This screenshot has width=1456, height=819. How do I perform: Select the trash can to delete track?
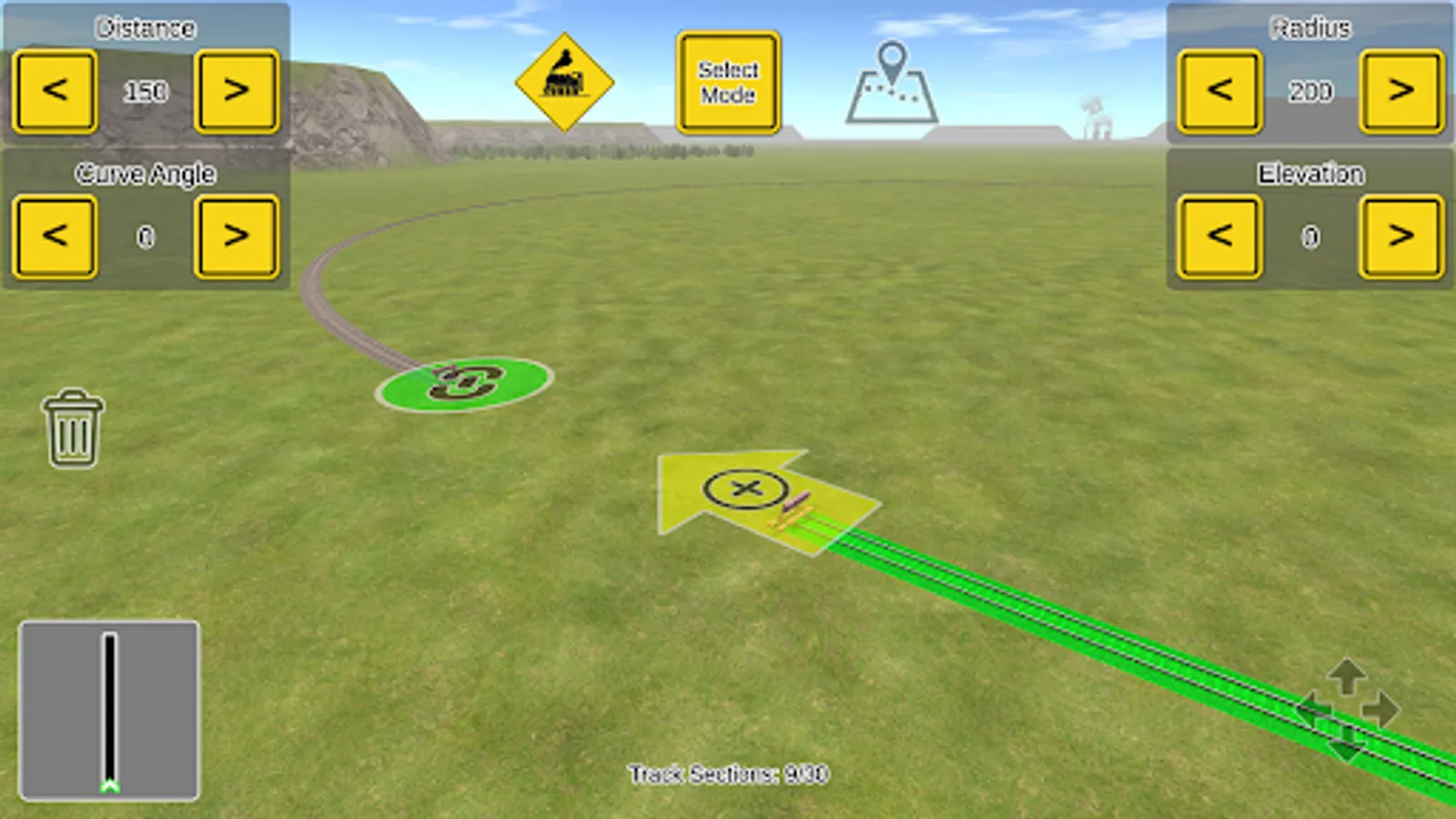click(x=71, y=428)
